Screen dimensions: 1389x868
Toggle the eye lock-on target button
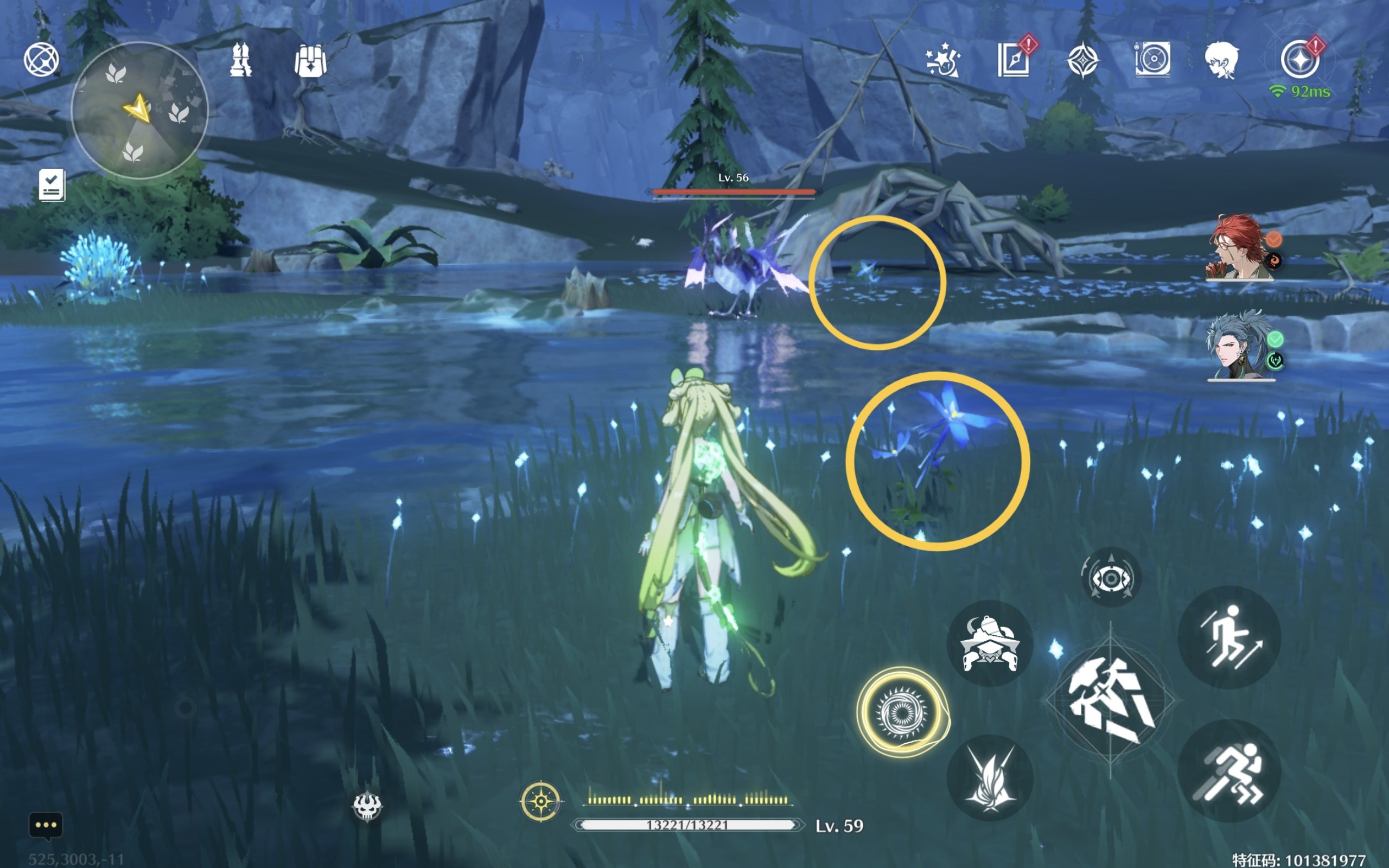[1111, 578]
